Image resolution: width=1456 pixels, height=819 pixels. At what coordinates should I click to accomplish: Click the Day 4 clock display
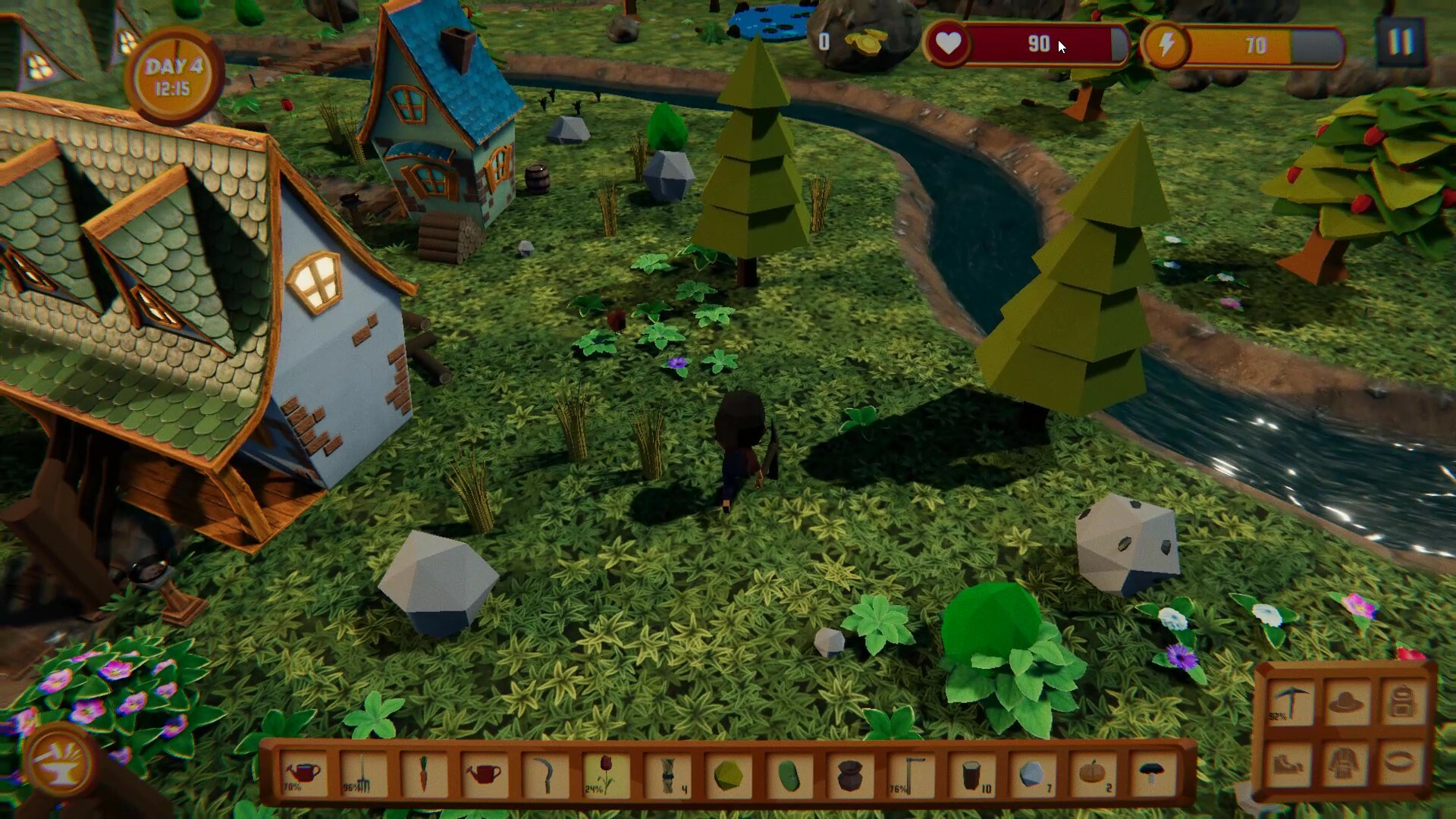(176, 72)
